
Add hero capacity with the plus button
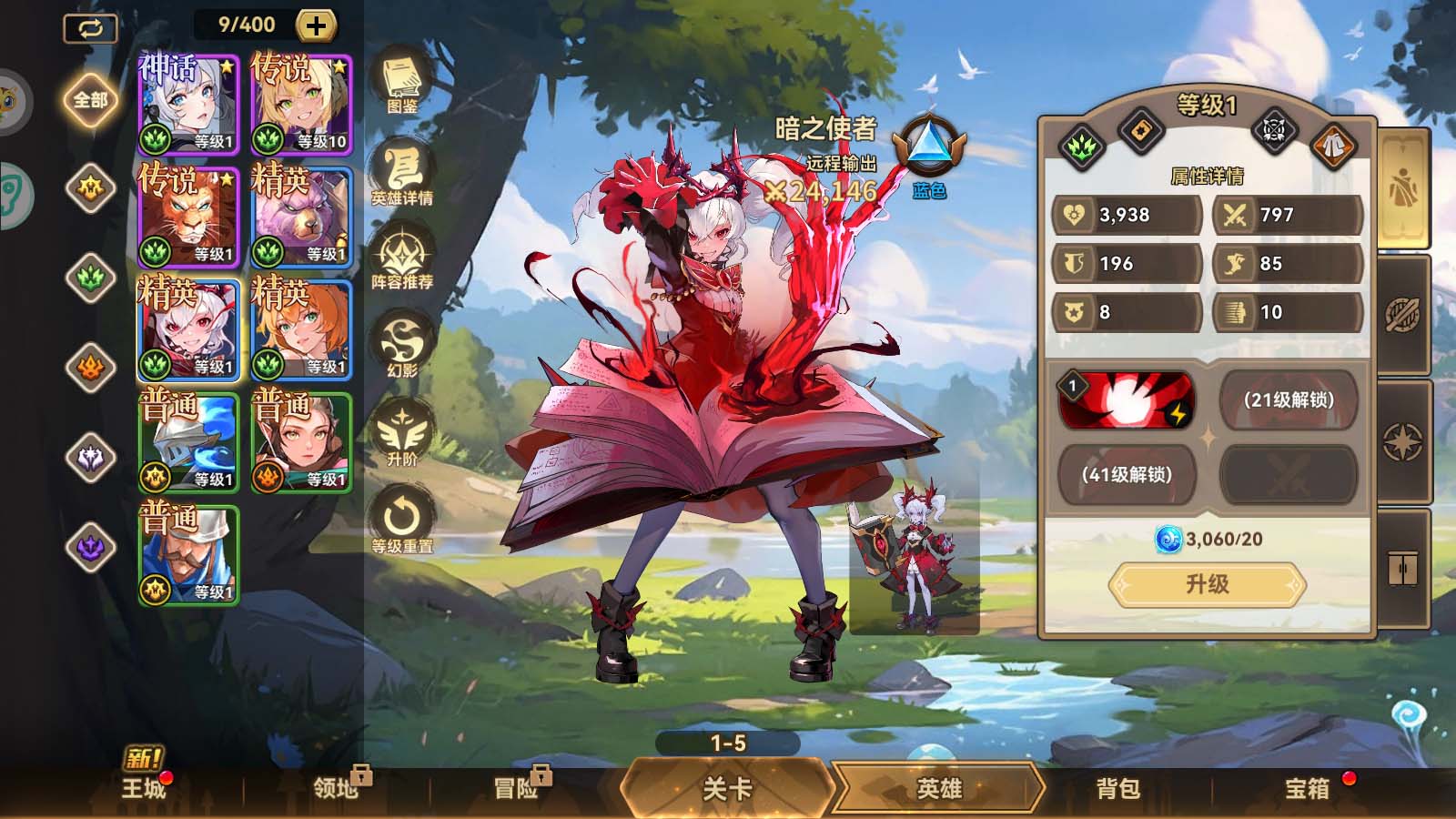316,25
